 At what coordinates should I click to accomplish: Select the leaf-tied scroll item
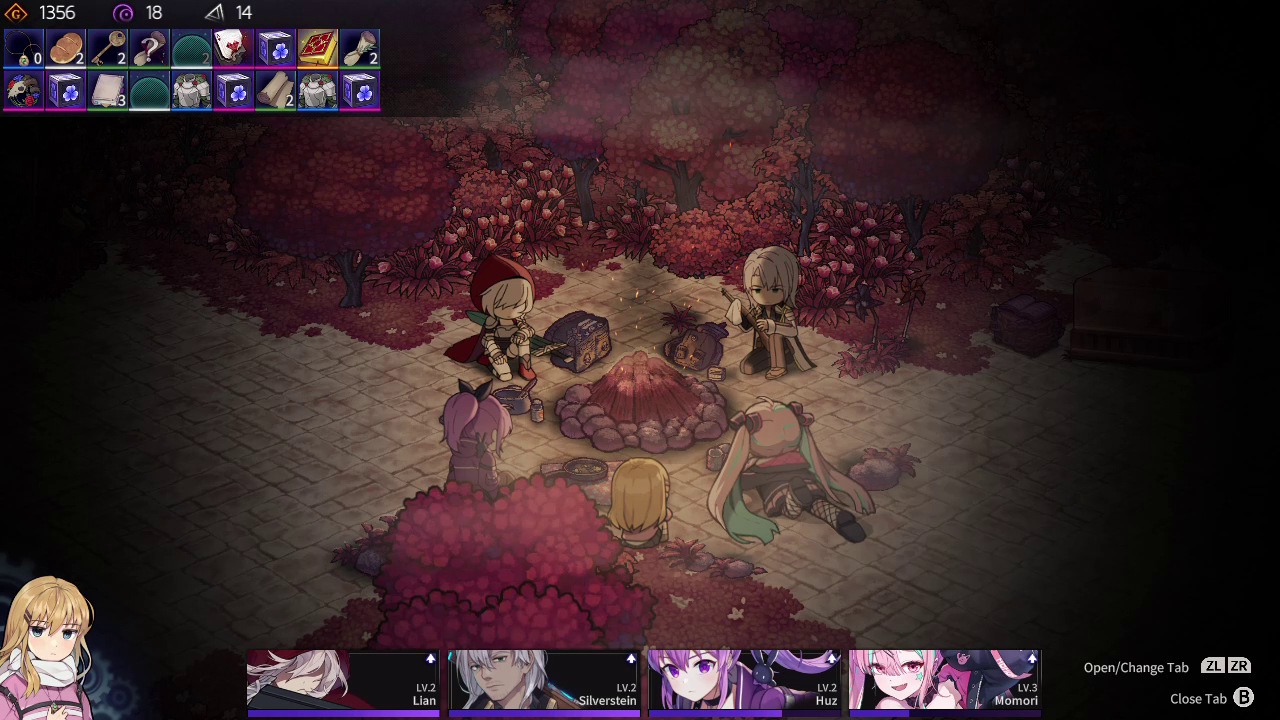pos(360,48)
